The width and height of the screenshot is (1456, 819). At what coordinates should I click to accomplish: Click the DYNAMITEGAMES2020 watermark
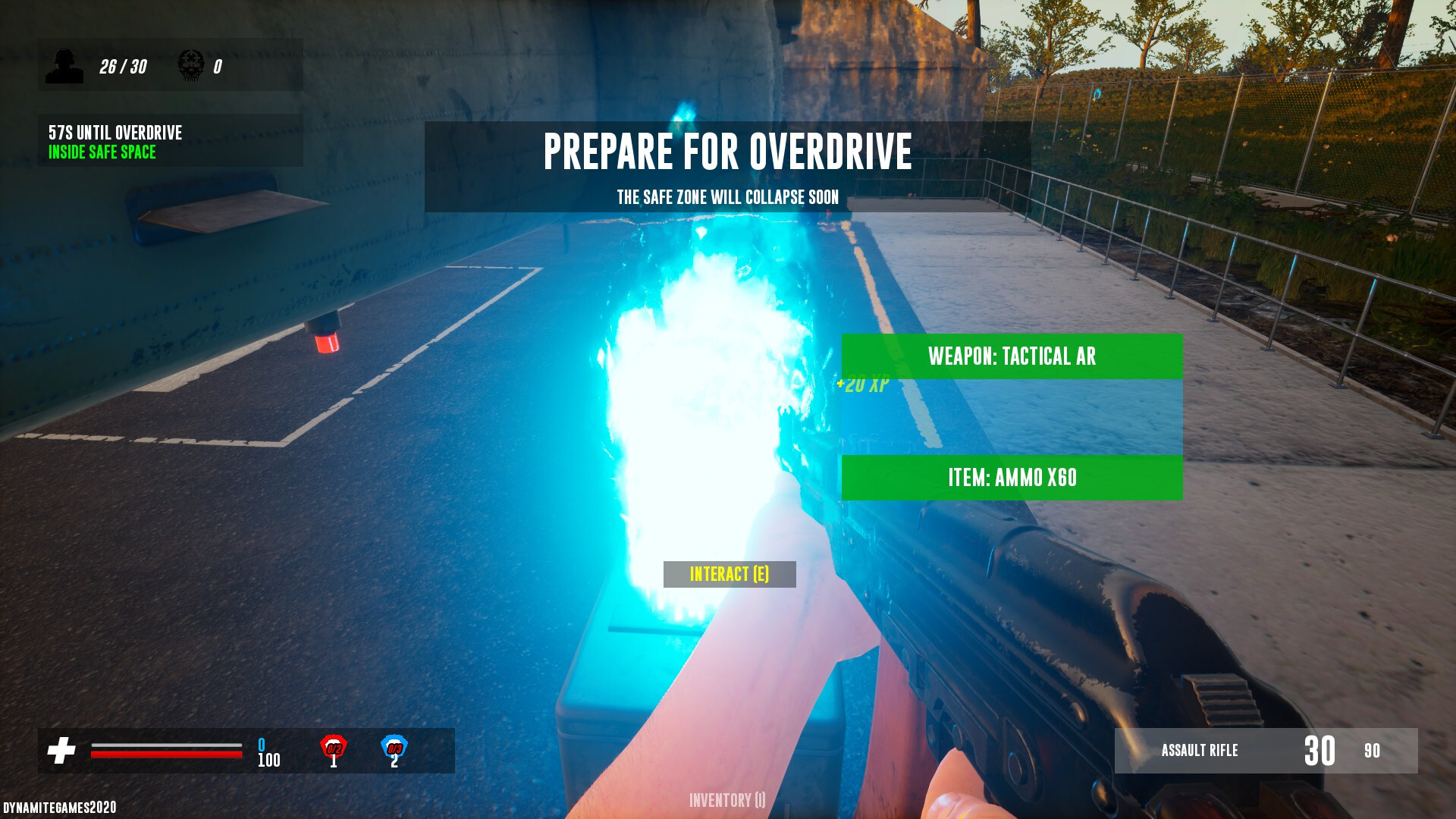tap(58, 808)
